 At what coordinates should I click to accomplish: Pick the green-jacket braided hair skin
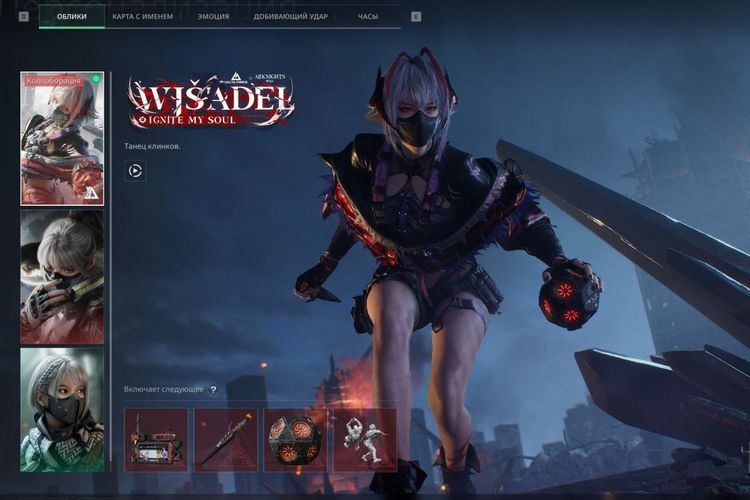62,409
